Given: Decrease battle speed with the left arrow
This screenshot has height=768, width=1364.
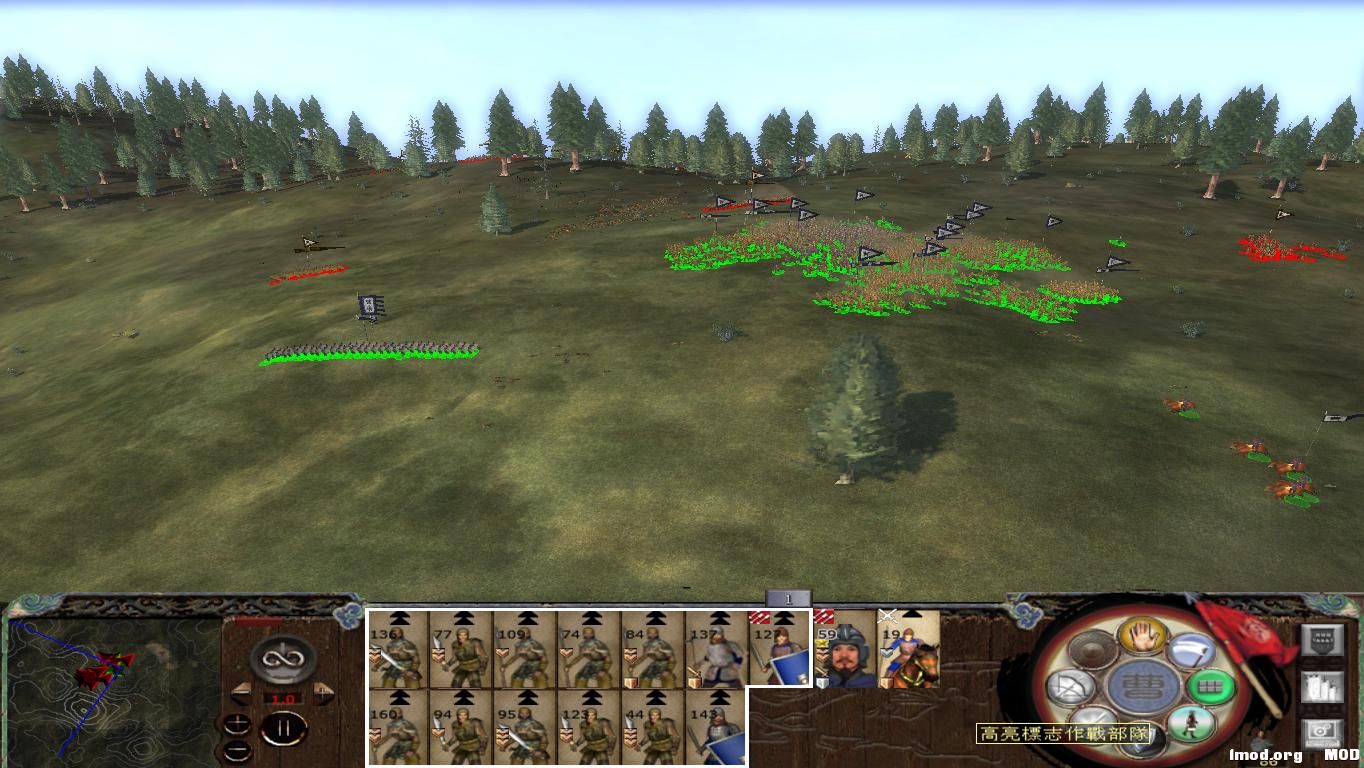Looking at the screenshot, I should (x=241, y=692).
